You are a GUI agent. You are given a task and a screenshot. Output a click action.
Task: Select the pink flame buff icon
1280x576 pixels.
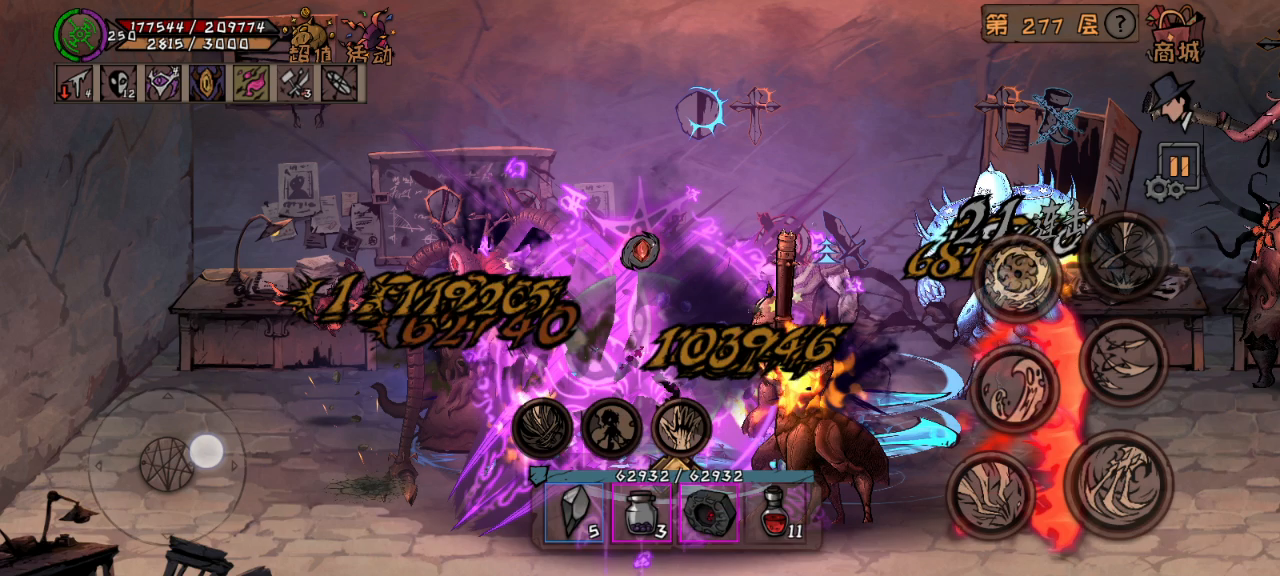point(251,83)
